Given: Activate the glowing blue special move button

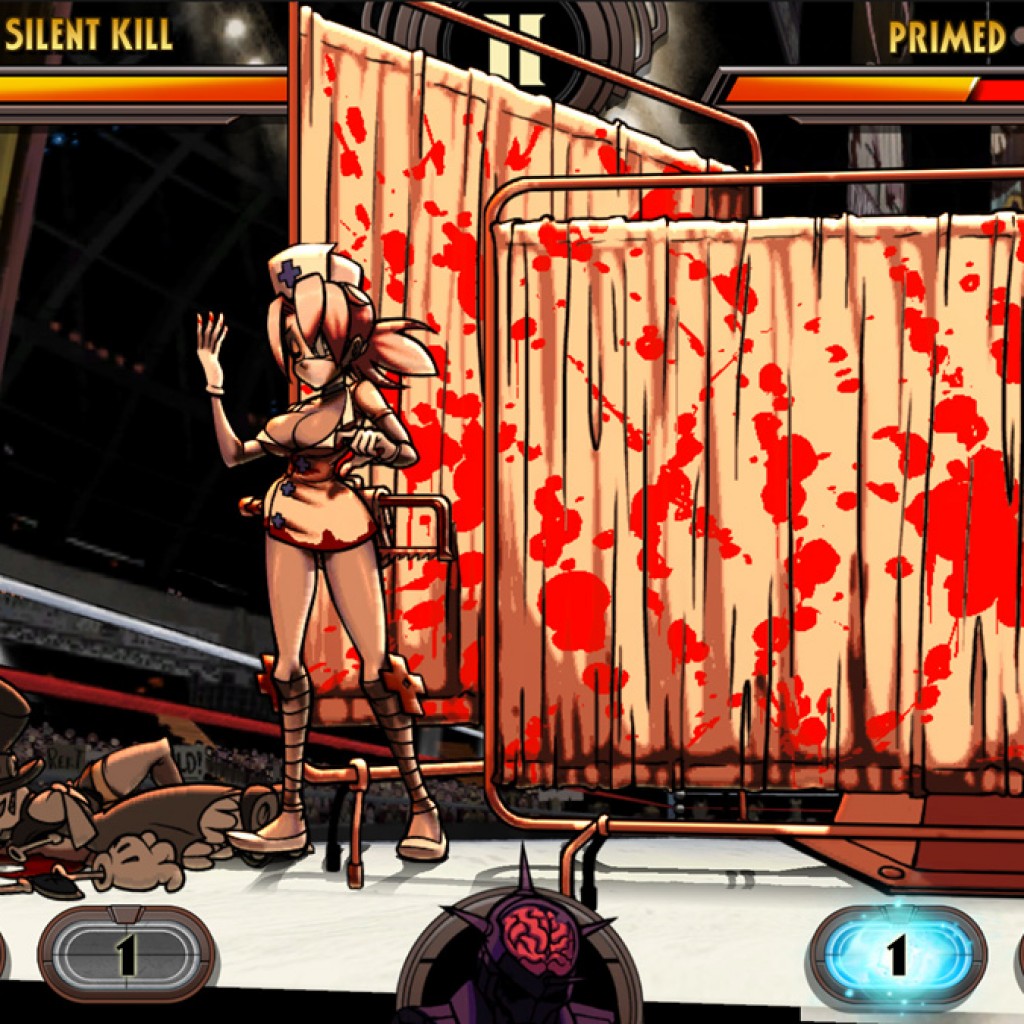Looking at the screenshot, I should click(897, 955).
